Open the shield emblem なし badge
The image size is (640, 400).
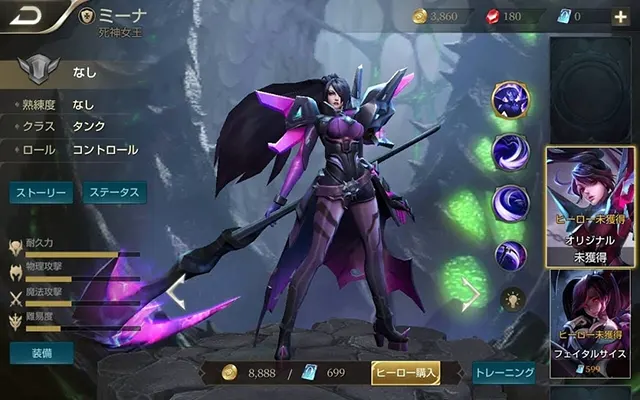[38, 72]
